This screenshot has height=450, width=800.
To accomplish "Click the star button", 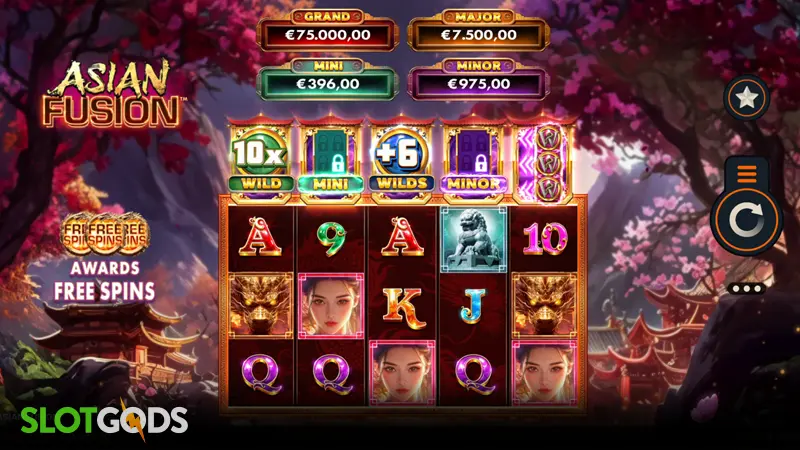I will click(746, 99).
